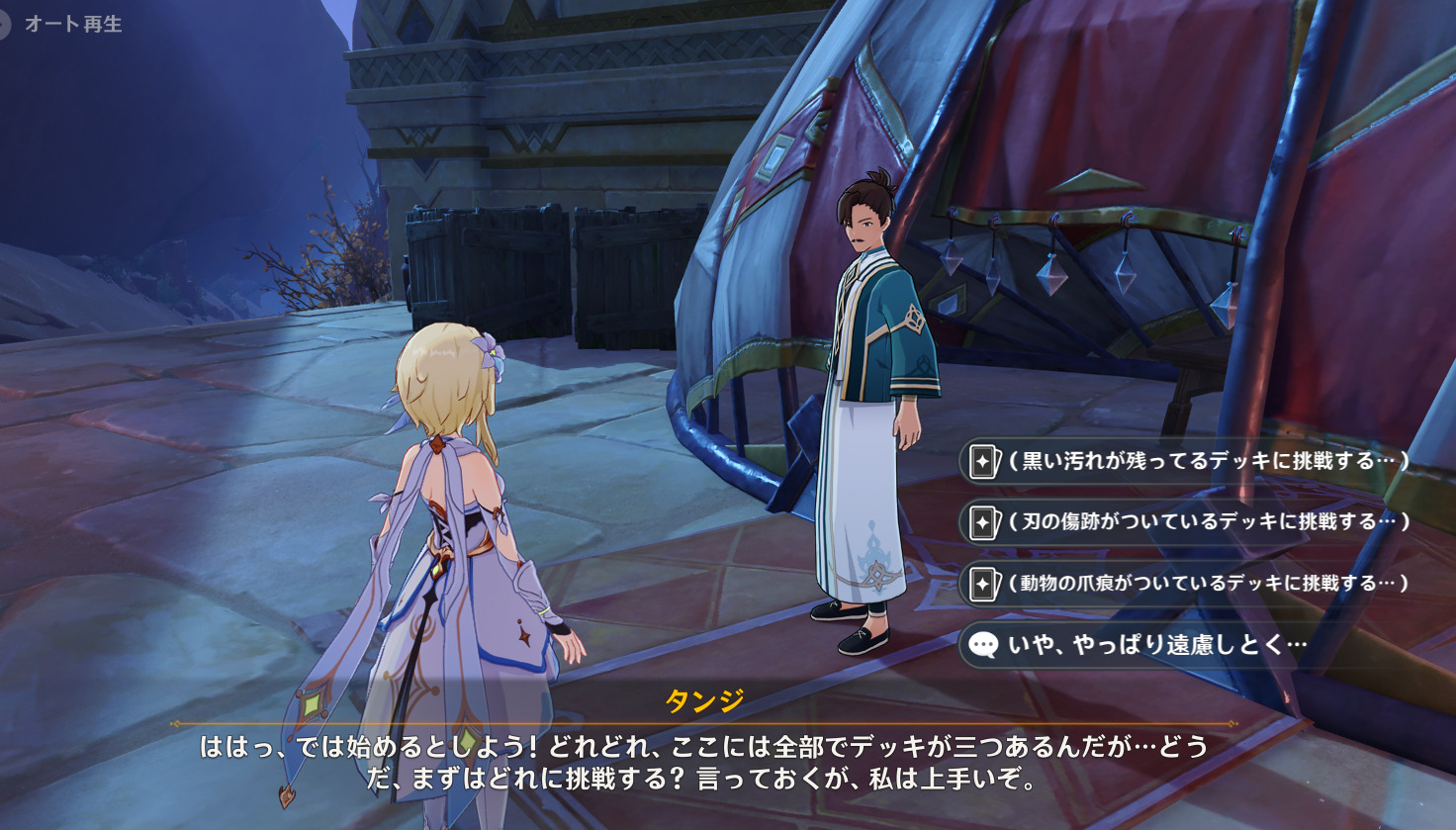Select the 刃の傷跡がついているデッキ challenge option
The image size is (1456, 830).
click(x=1187, y=522)
